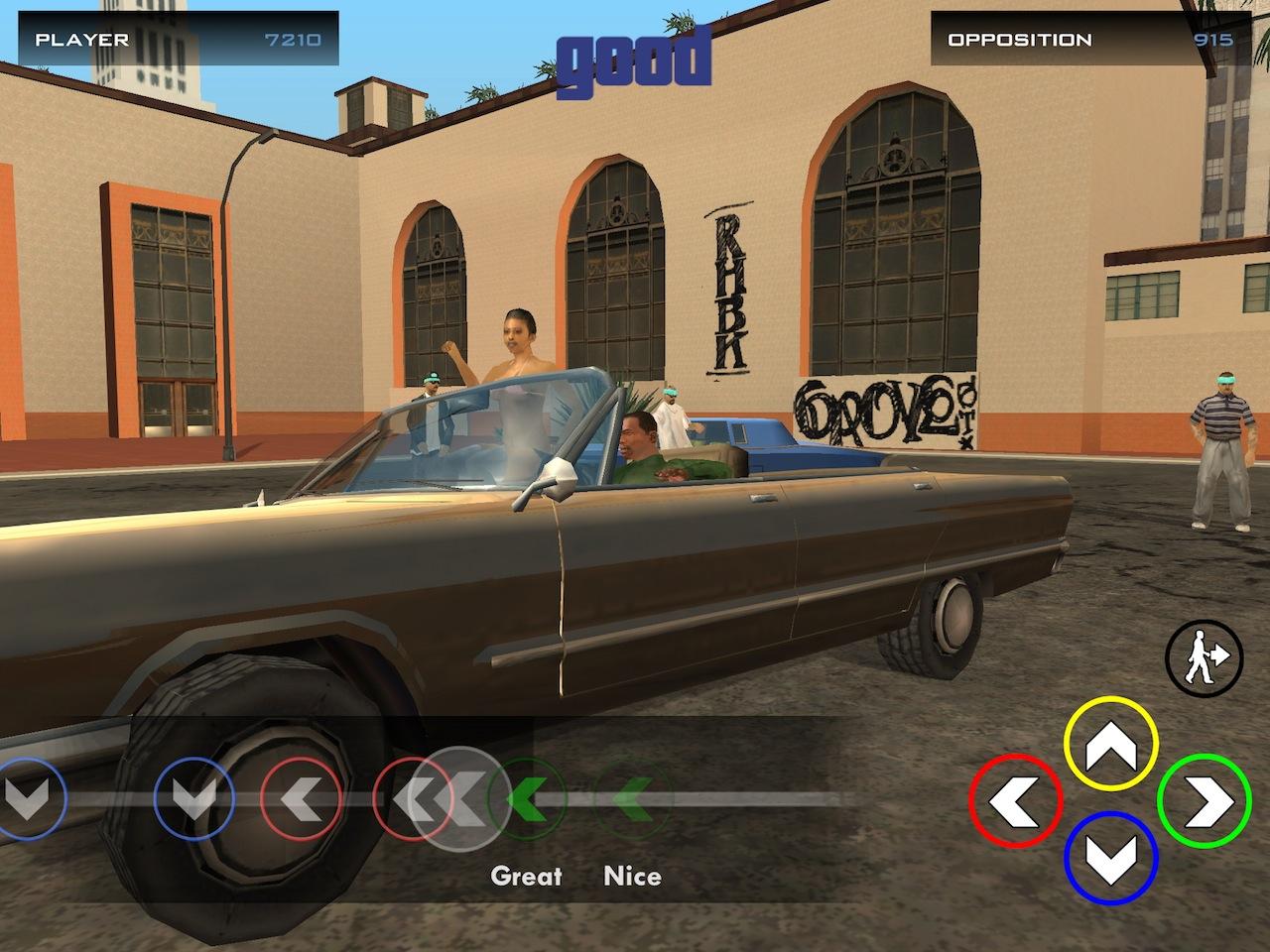The image size is (1270, 952).
Task: Tap the yellow up arrow button
Action: click(x=1110, y=744)
